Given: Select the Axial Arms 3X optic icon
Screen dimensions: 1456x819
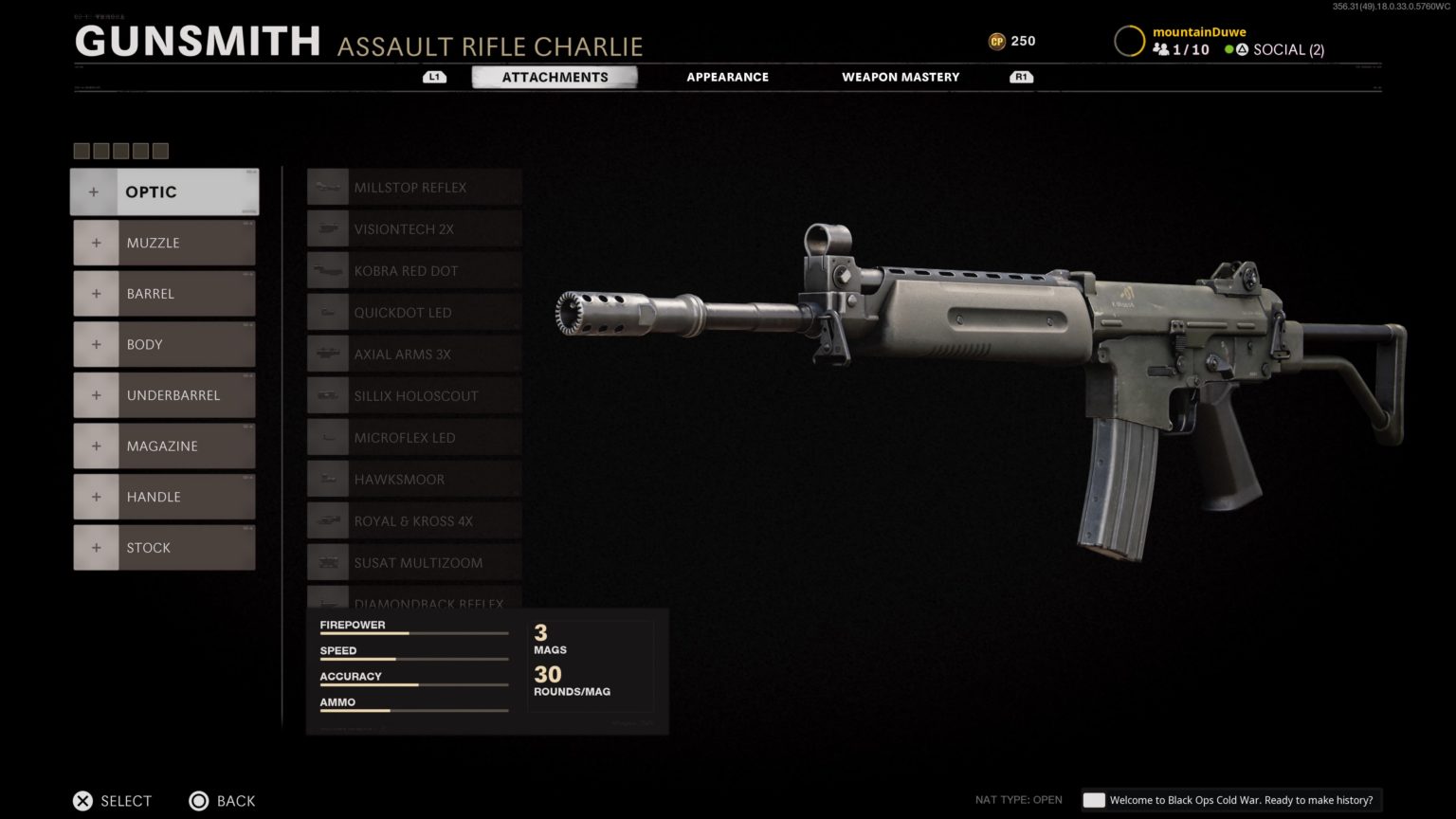Looking at the screenshot, I should pos(327,354).
